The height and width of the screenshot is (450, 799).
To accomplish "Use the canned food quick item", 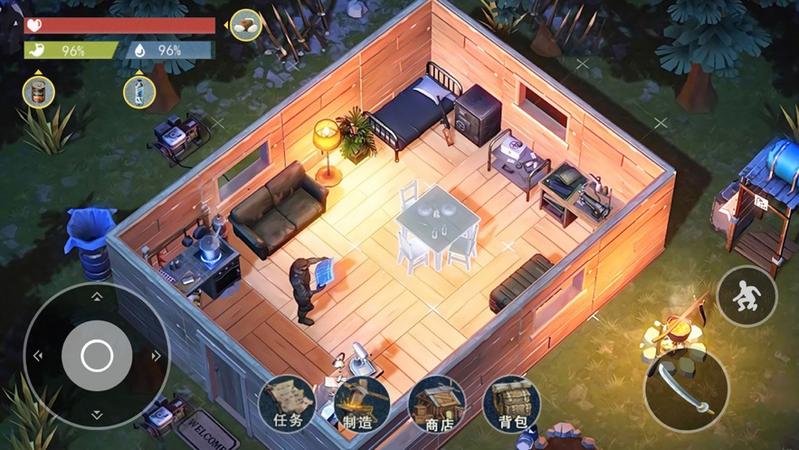I will coord(39,92).
